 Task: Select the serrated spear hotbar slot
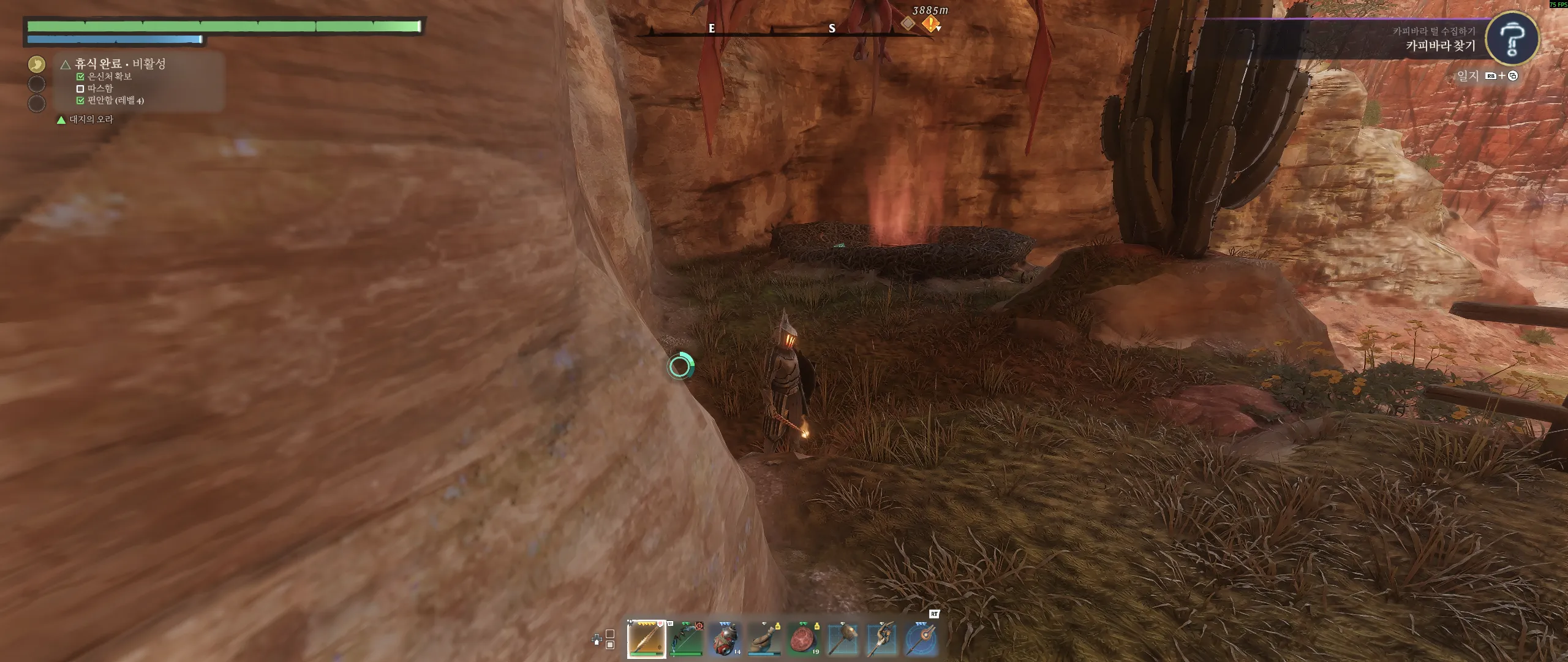[x=646, y=639]
